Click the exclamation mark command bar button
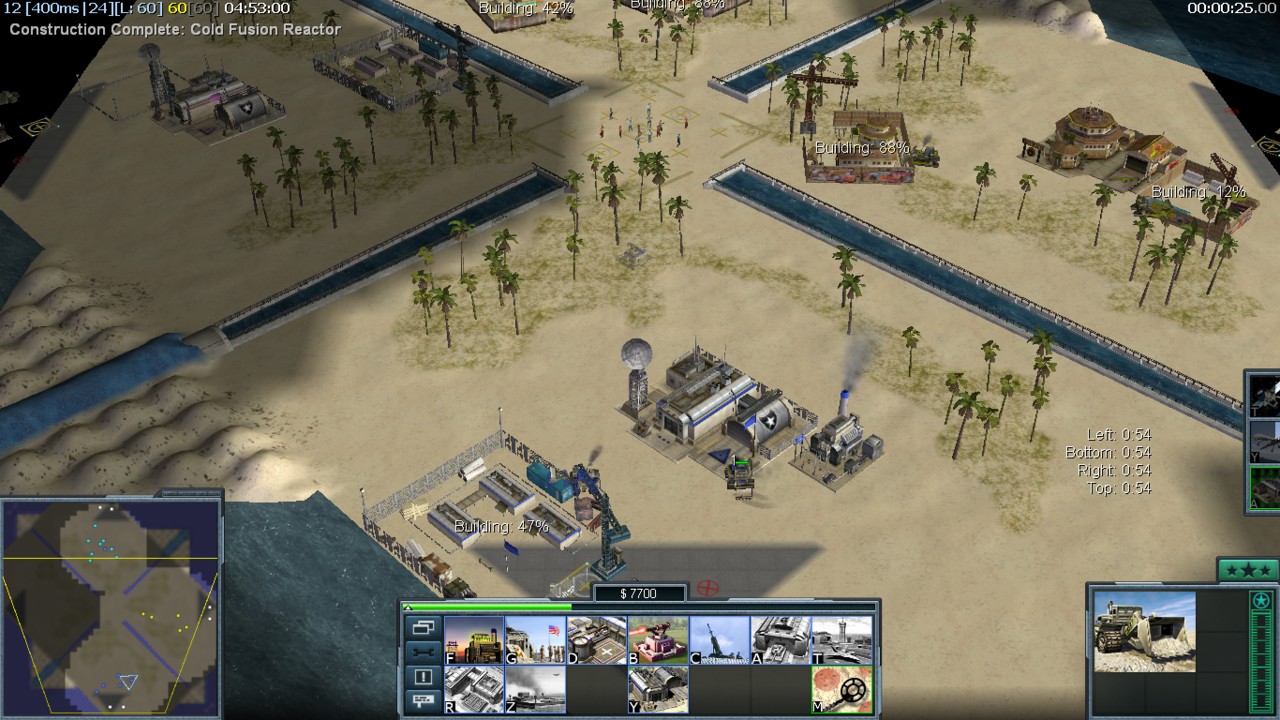Image resolution: width=1280 pixels, height=720 pixels. click(422, 677)
